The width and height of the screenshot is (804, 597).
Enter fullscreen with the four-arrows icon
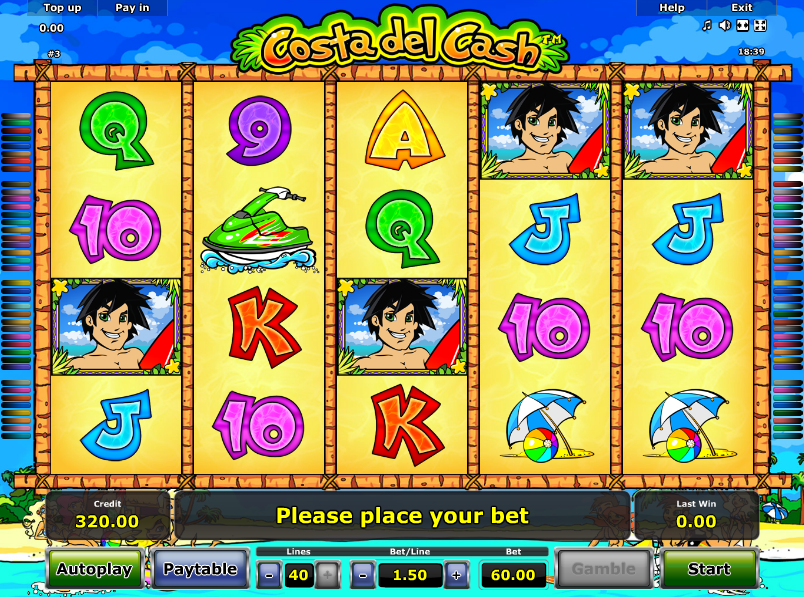[759, 25]
